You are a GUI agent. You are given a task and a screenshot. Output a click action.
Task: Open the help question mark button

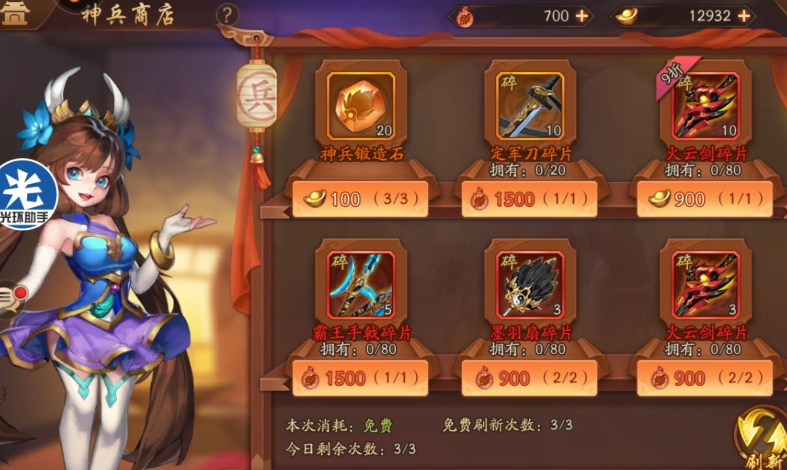228,15
